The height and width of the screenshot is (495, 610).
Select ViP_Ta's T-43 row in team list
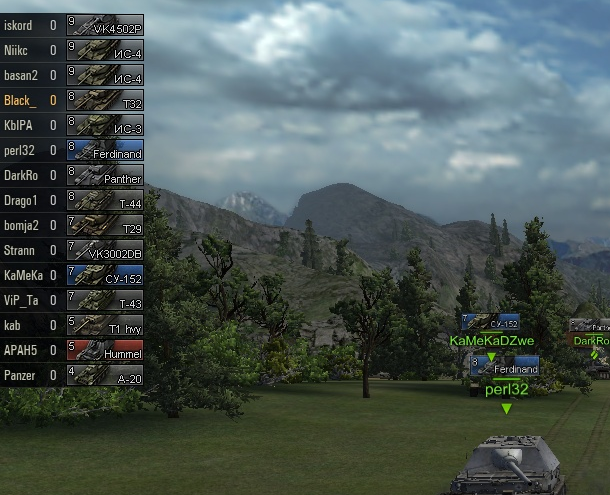[x=72, y=300]
